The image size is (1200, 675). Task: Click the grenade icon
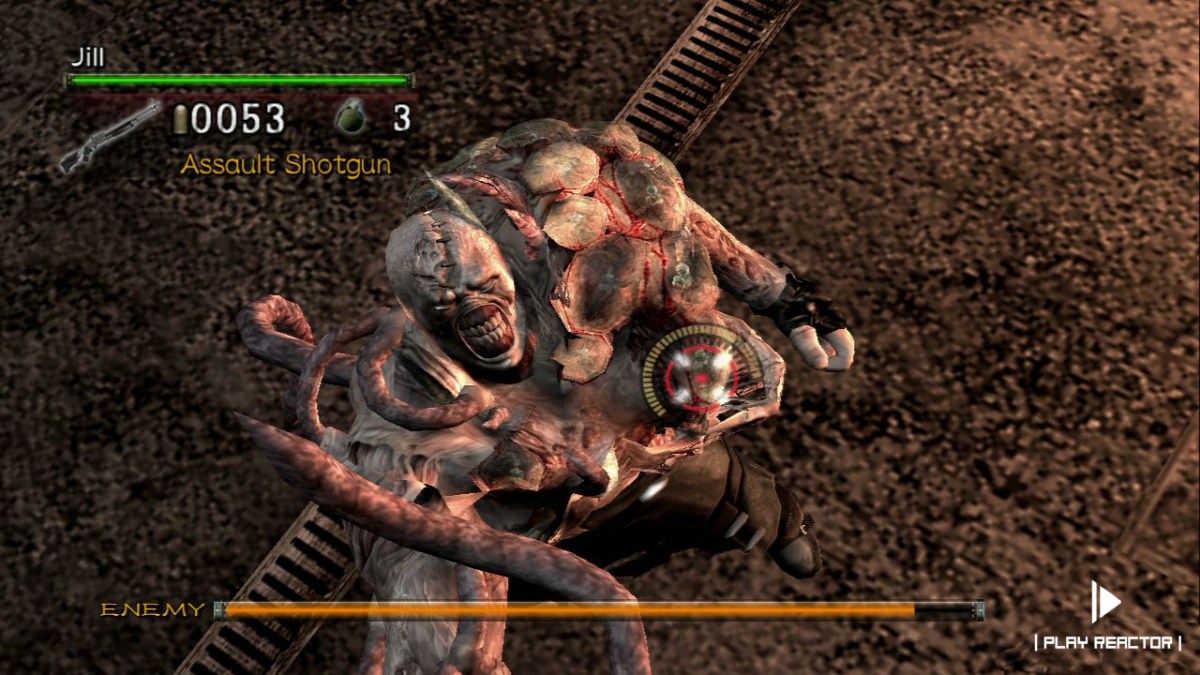pos(352,118)
